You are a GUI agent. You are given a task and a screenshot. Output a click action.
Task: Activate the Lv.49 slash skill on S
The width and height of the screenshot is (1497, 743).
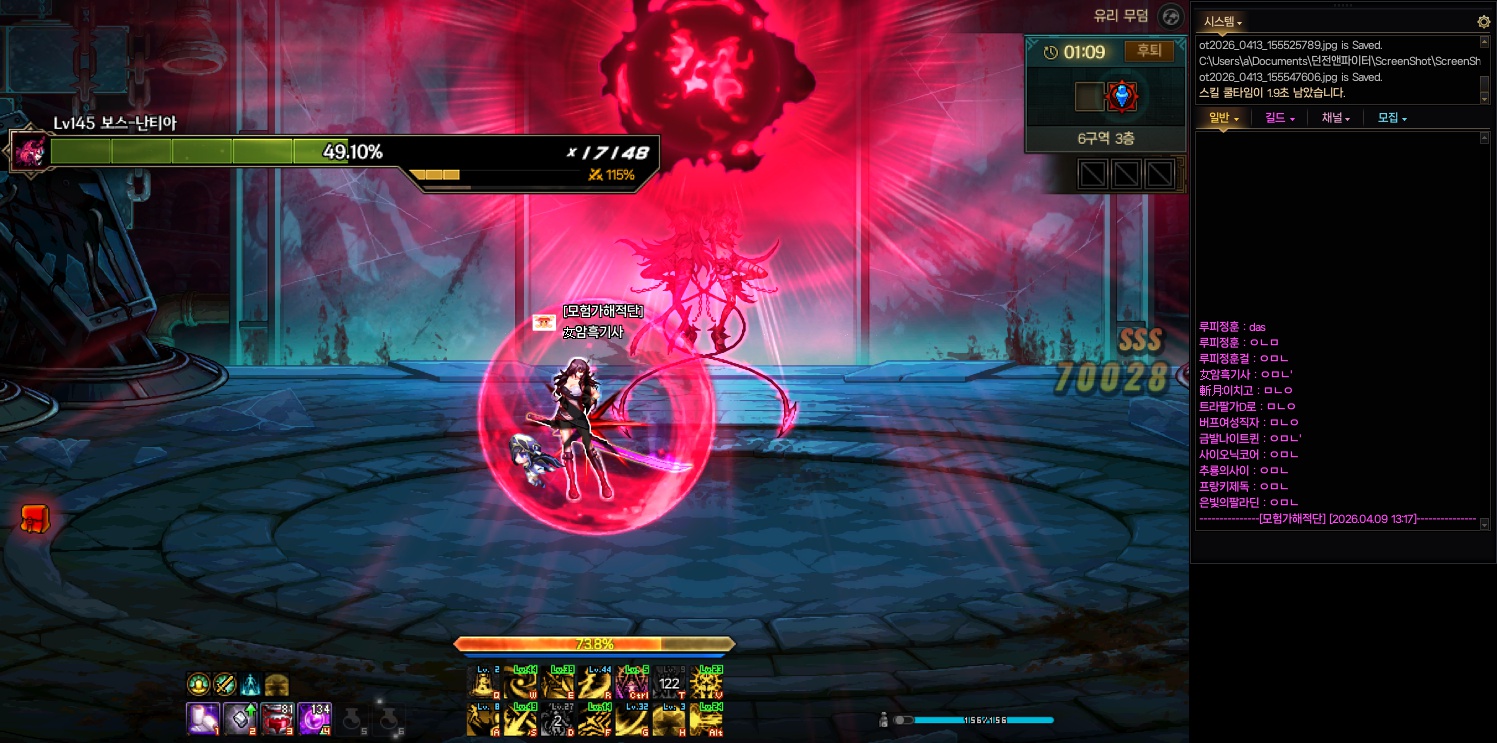520,720
